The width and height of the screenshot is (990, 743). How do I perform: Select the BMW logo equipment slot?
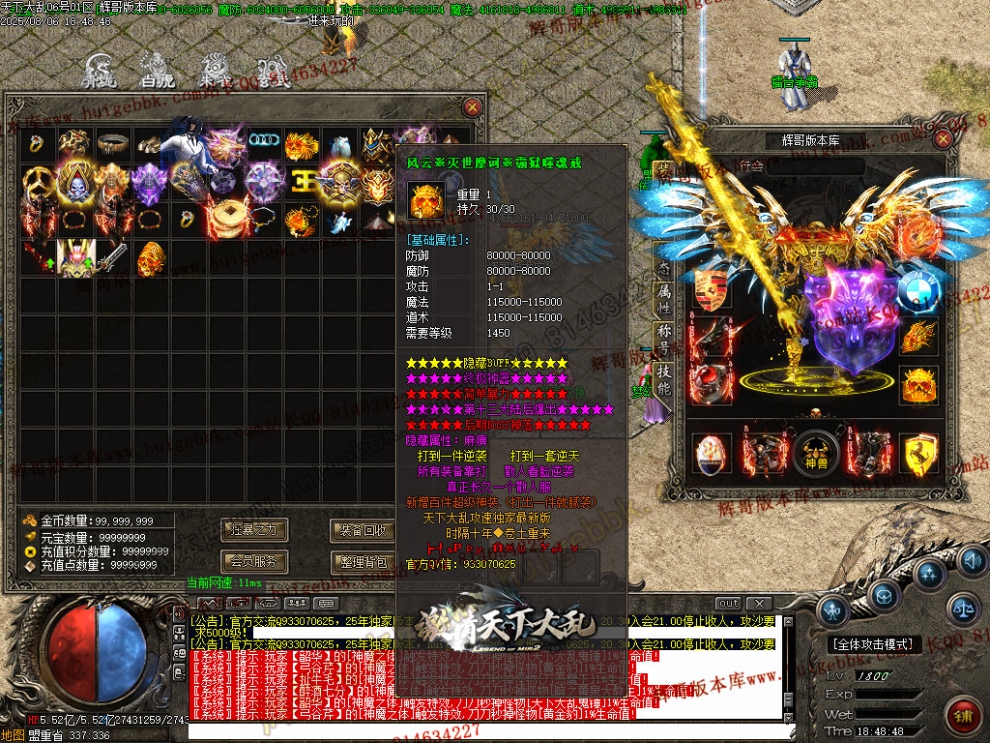[918, 290]
